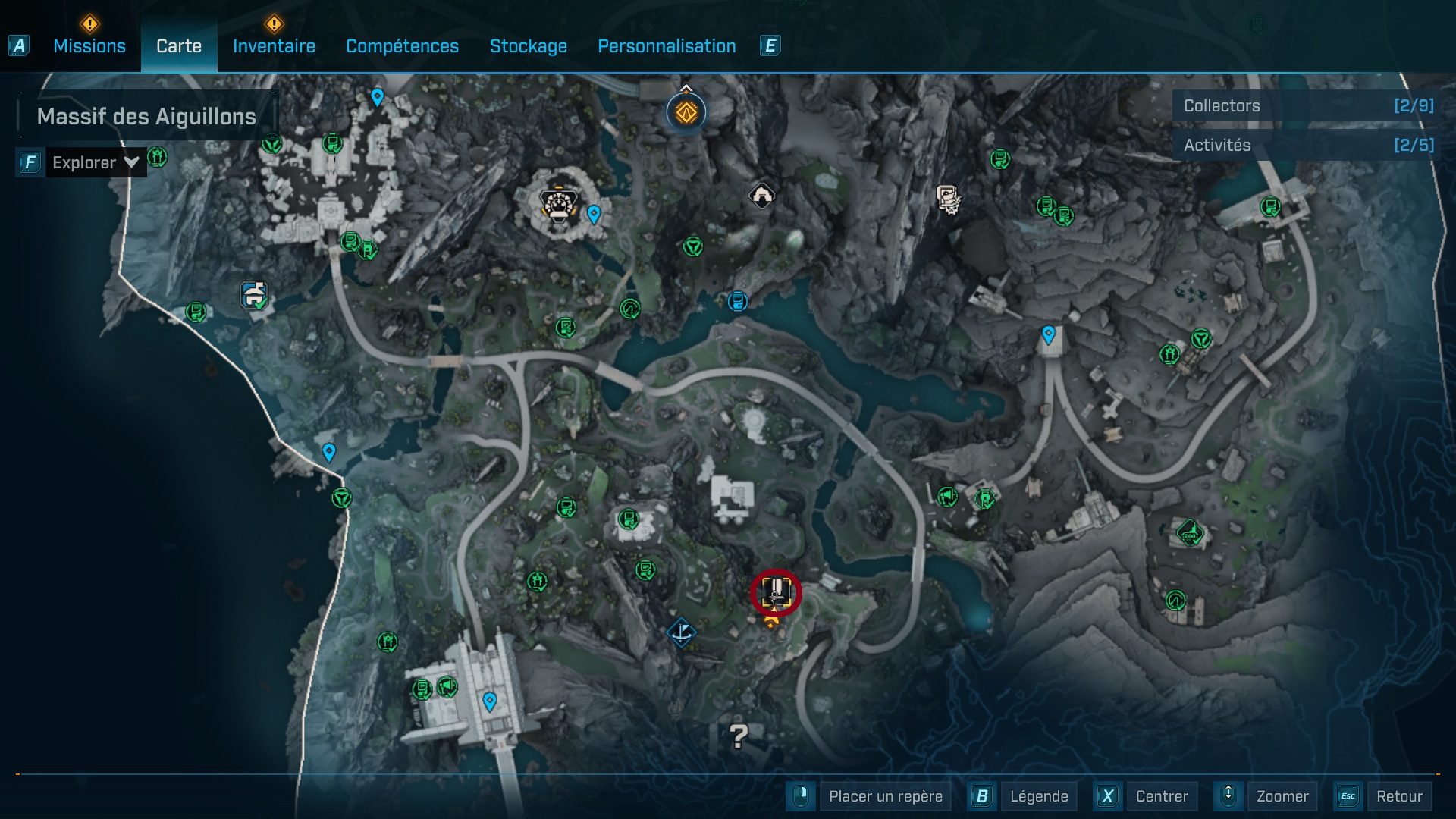The image size is (1456, 819).
Task: Click the Retour button
Action: click(x=1398, y=796)
